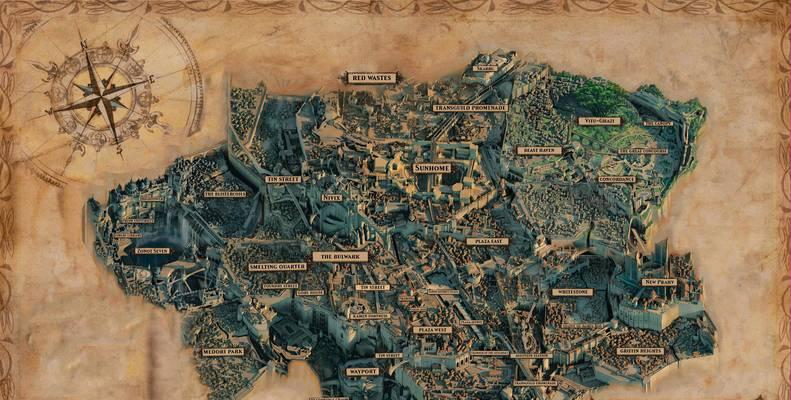Select the Smelting Quarter district

(278, 267)
